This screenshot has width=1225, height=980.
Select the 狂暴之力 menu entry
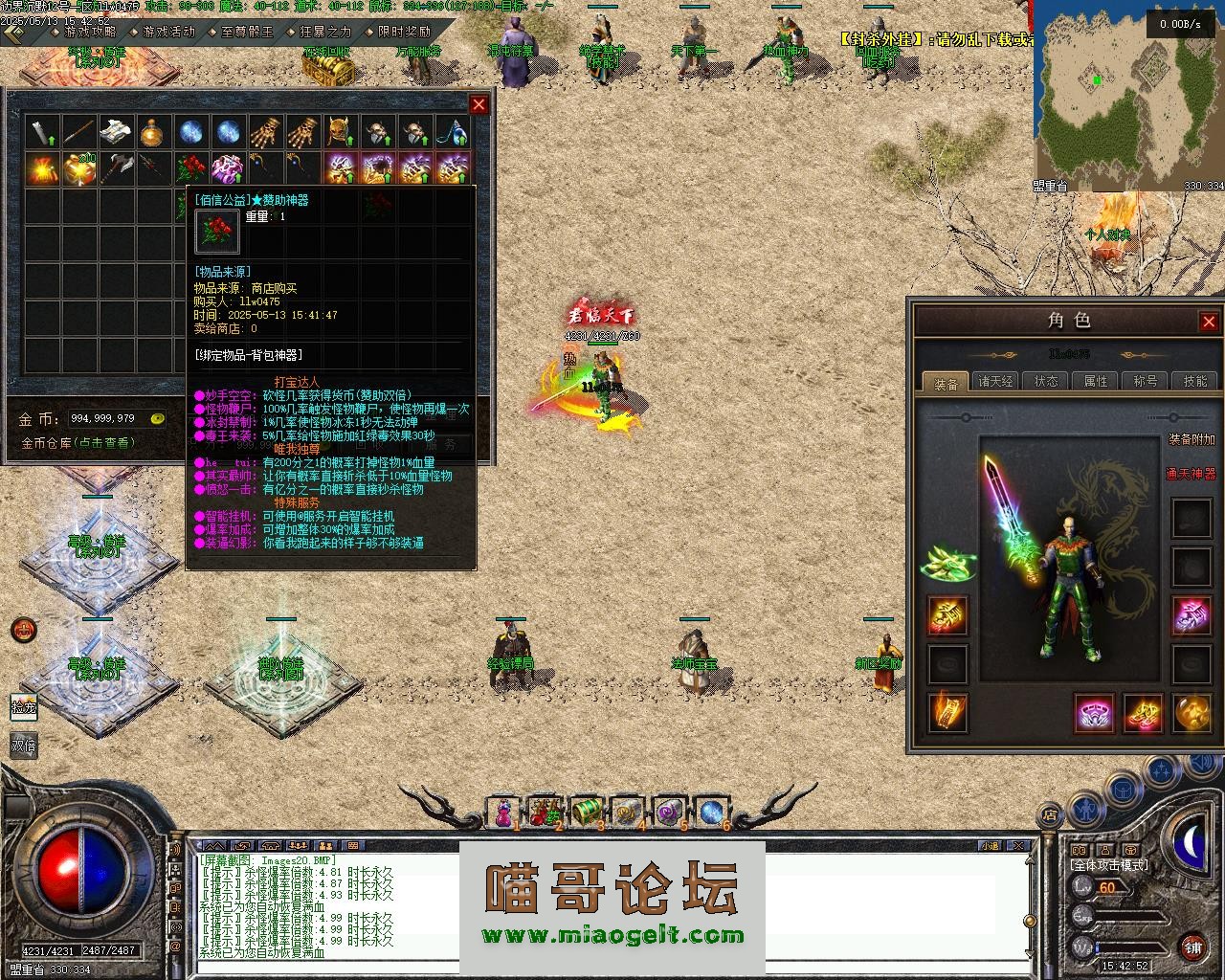click(325, 32)
